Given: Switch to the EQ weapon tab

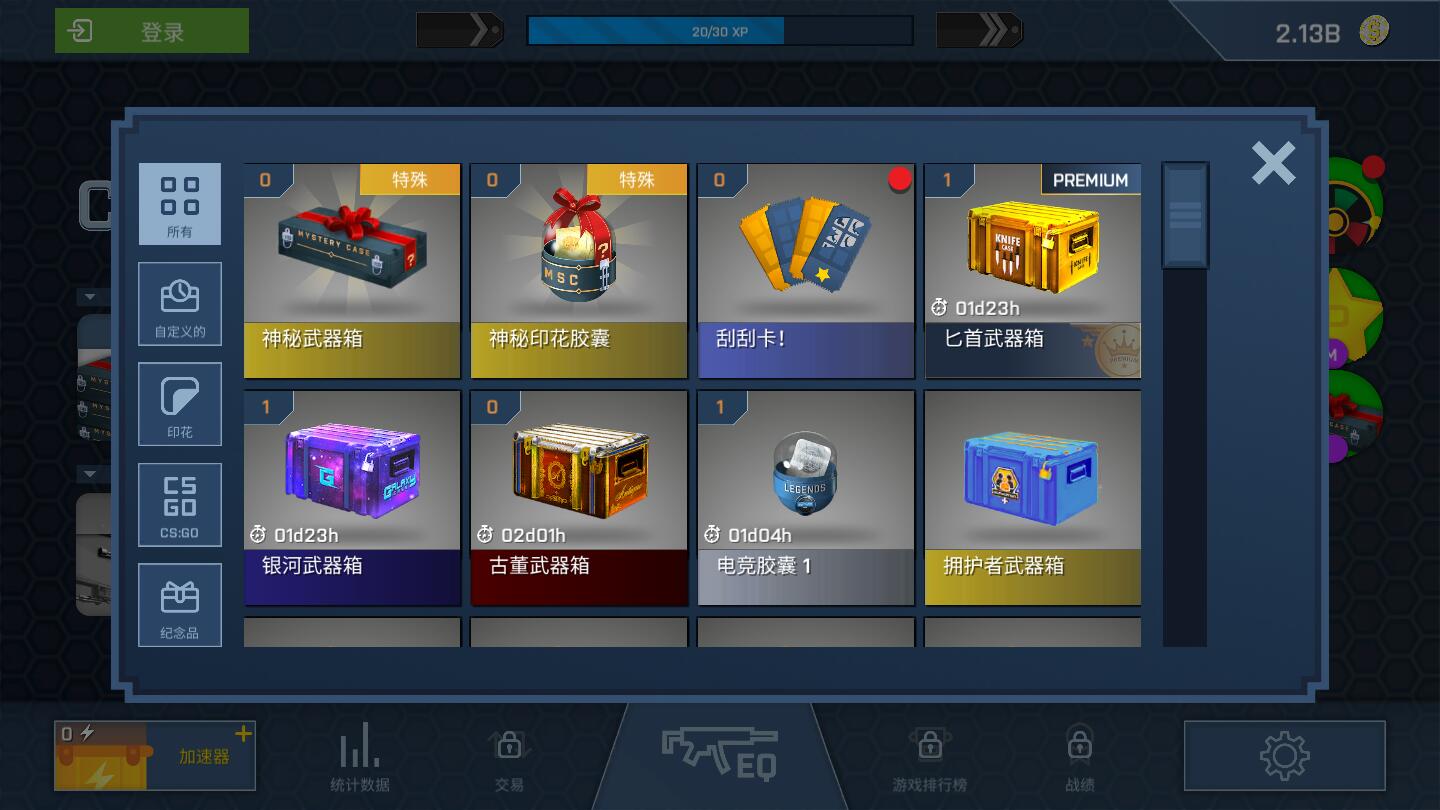Looking at the screenshot, I should 719,752.
